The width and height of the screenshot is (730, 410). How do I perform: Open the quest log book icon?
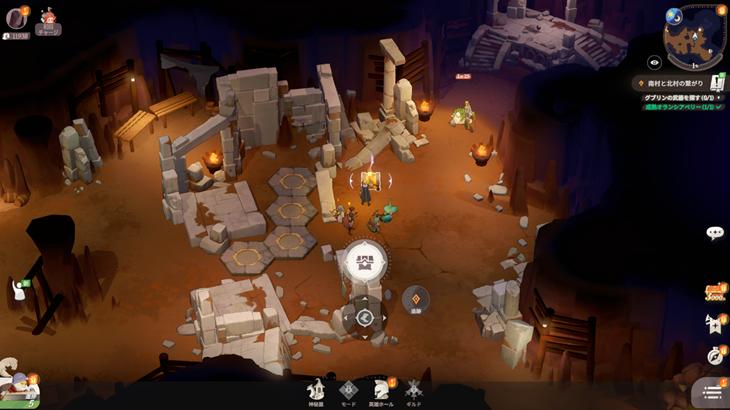[x=717, y=82]
